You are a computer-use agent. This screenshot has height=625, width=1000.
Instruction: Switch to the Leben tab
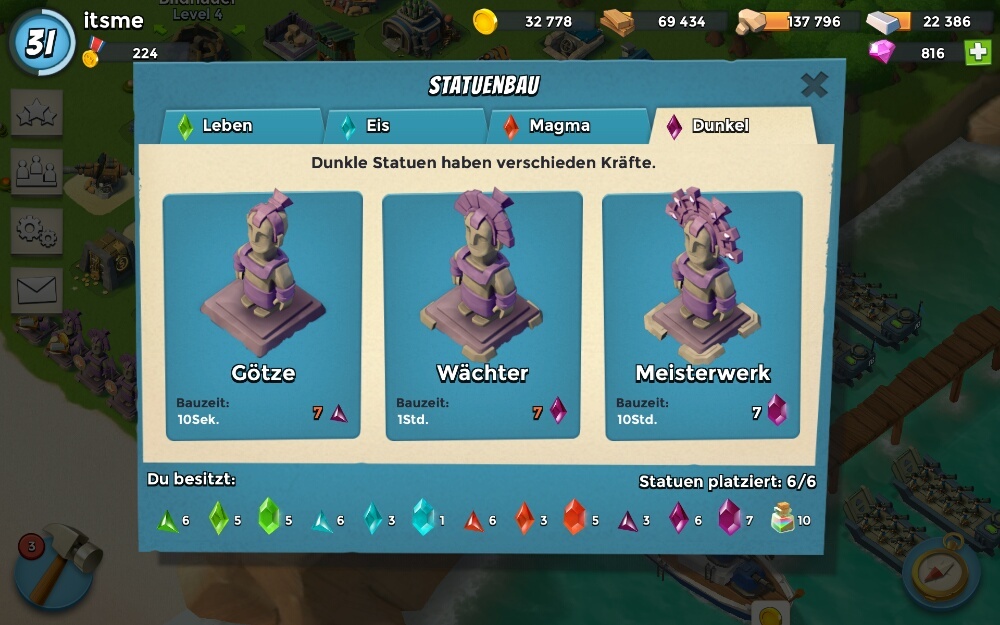click(x=240, y=126)
